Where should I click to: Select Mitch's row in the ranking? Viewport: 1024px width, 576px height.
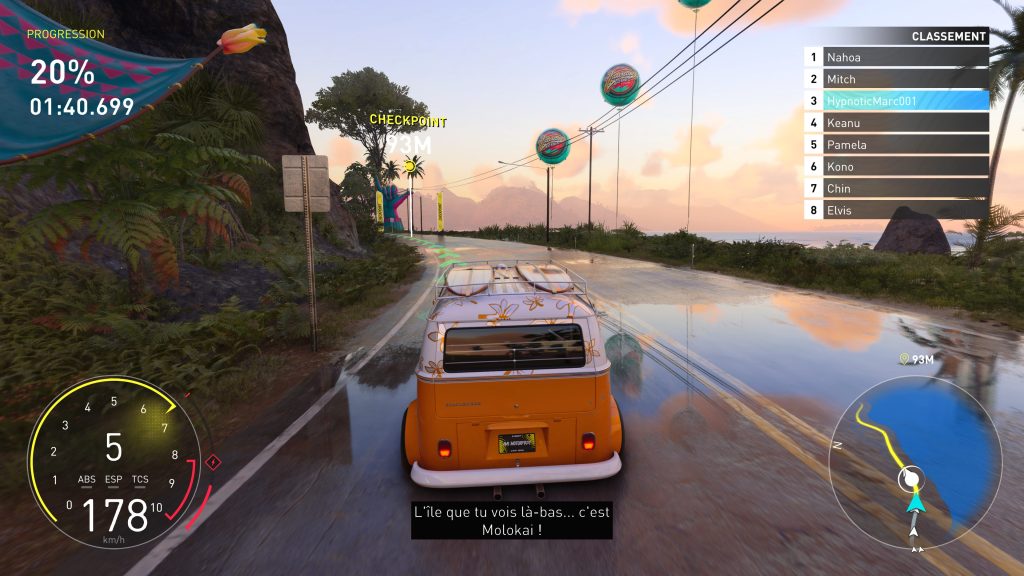(896, 79)
